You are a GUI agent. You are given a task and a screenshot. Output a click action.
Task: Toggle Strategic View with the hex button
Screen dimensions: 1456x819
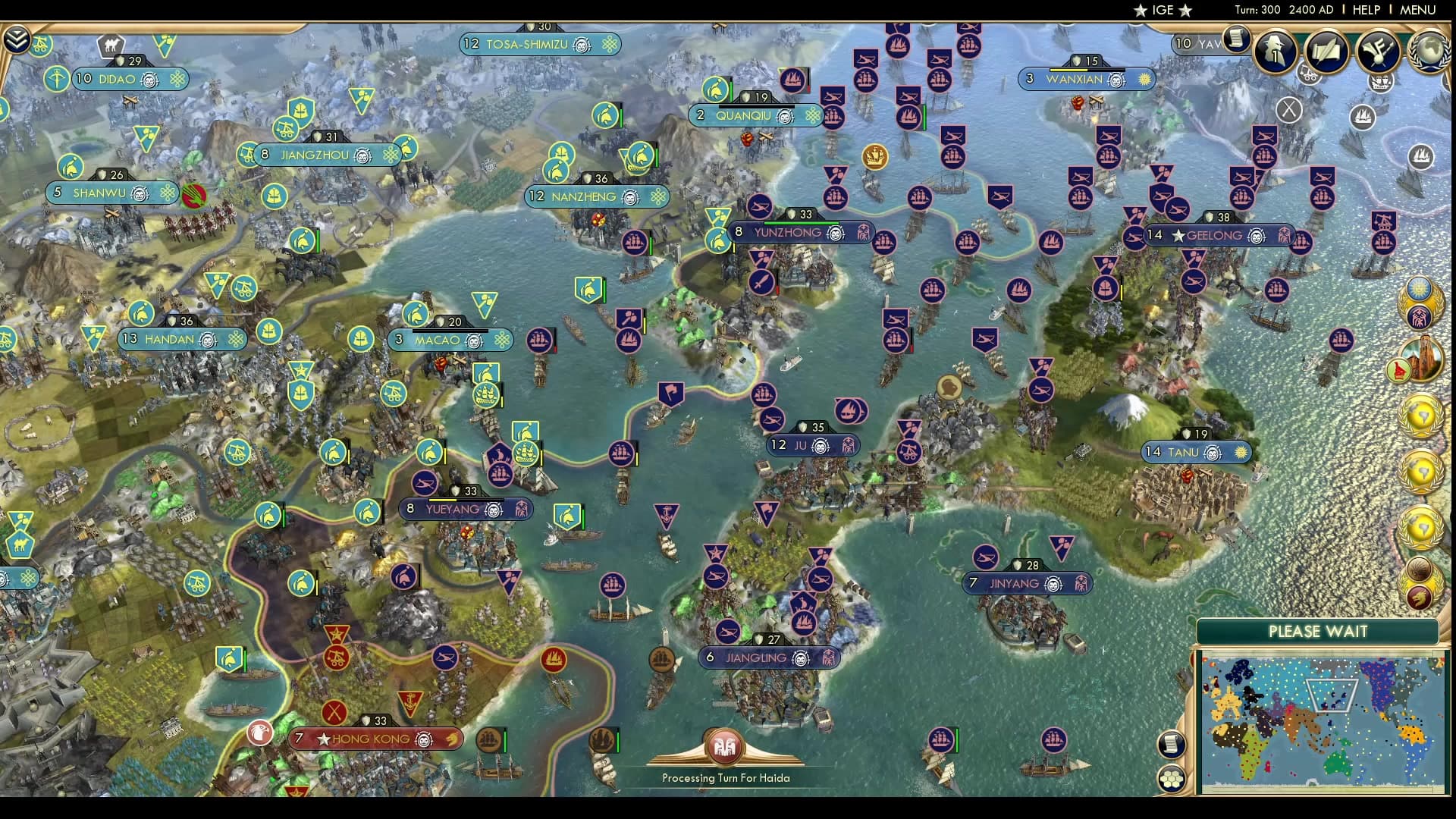click(1171, 777)
